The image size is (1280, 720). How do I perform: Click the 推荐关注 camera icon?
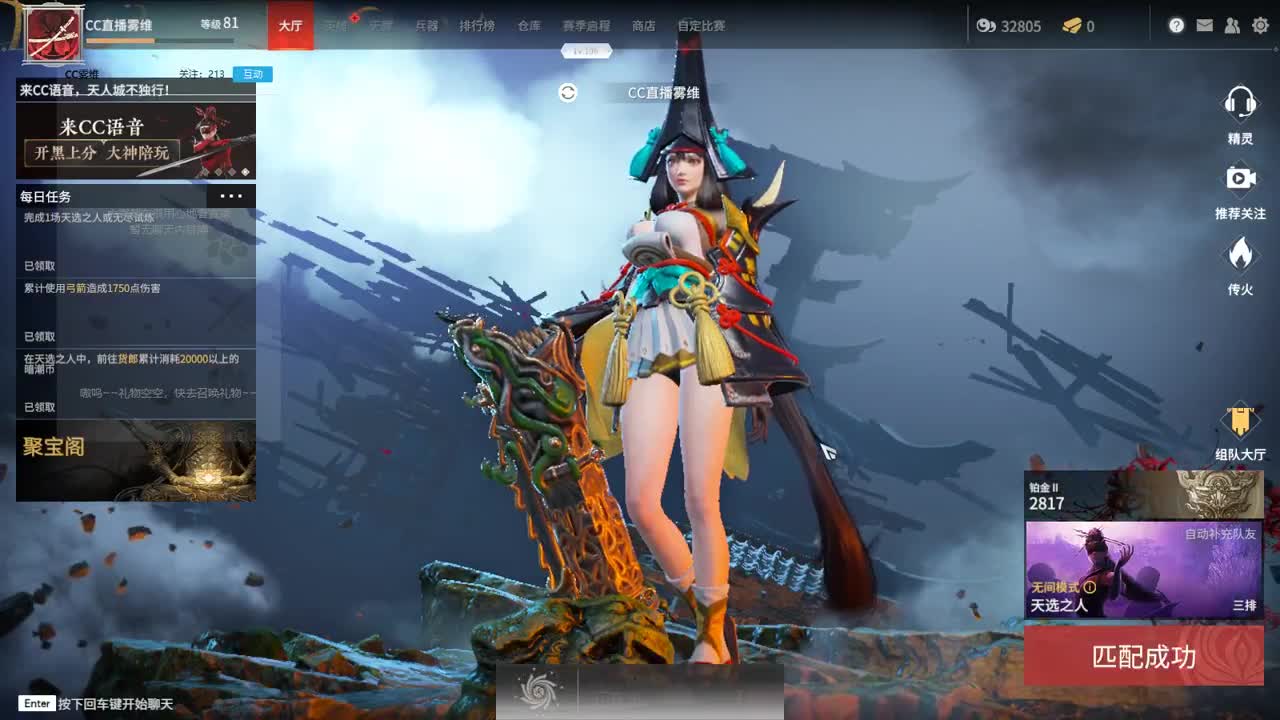pyautogui.click(x=1242, y=180)
